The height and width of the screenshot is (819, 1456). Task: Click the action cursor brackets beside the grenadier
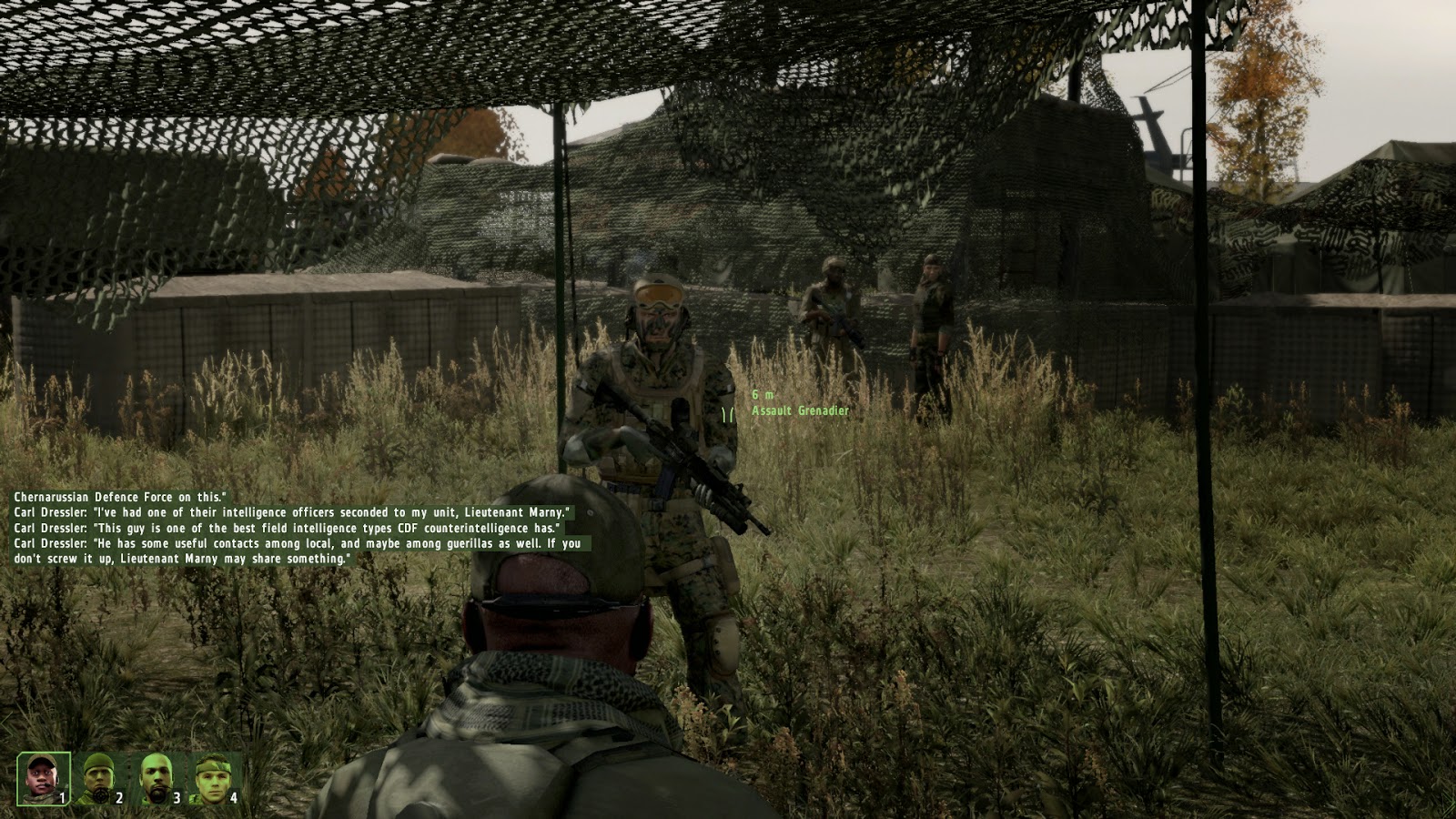pyautogui.click(x=727, y=416)
